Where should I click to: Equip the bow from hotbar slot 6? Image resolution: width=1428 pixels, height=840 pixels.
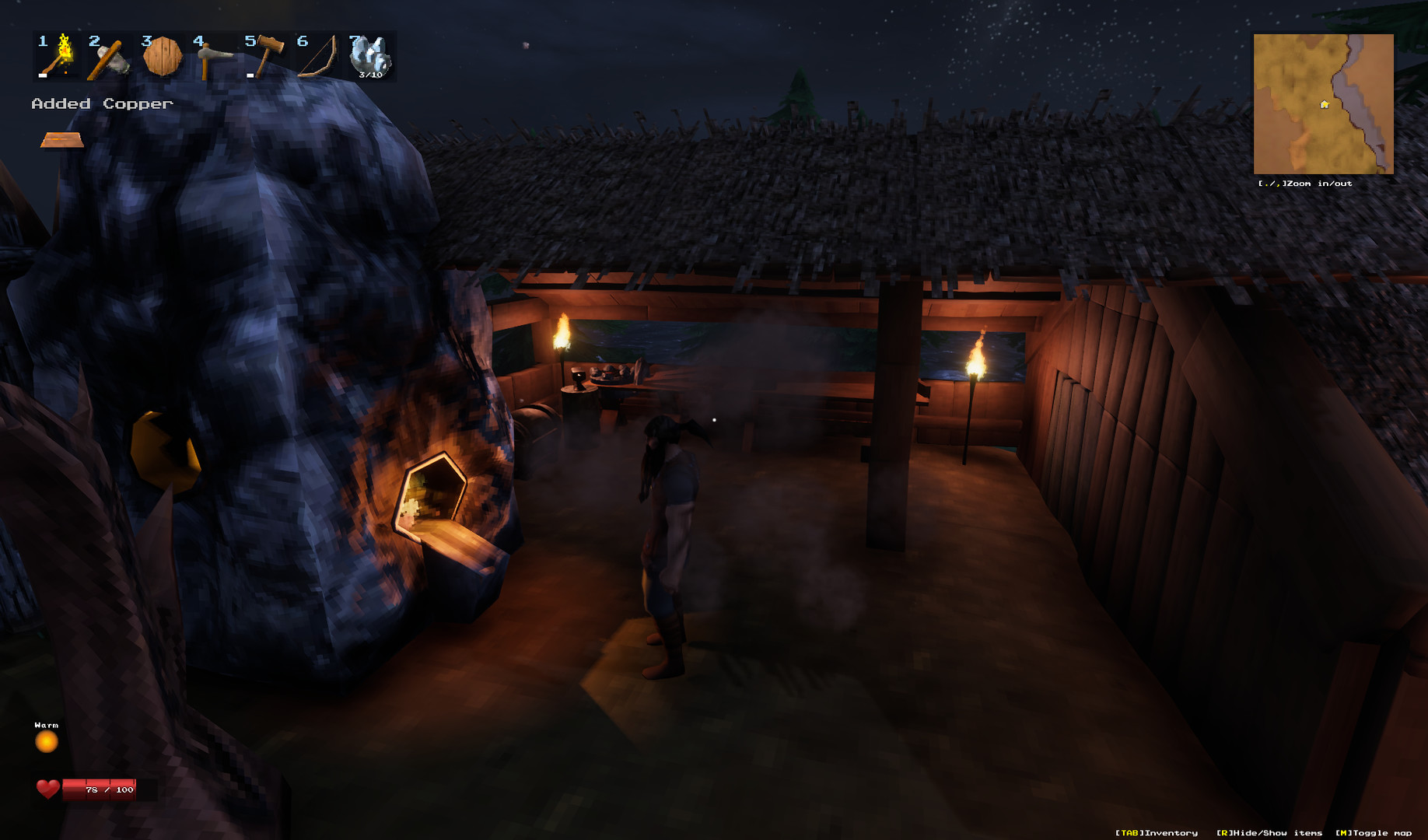pos(318,57)
